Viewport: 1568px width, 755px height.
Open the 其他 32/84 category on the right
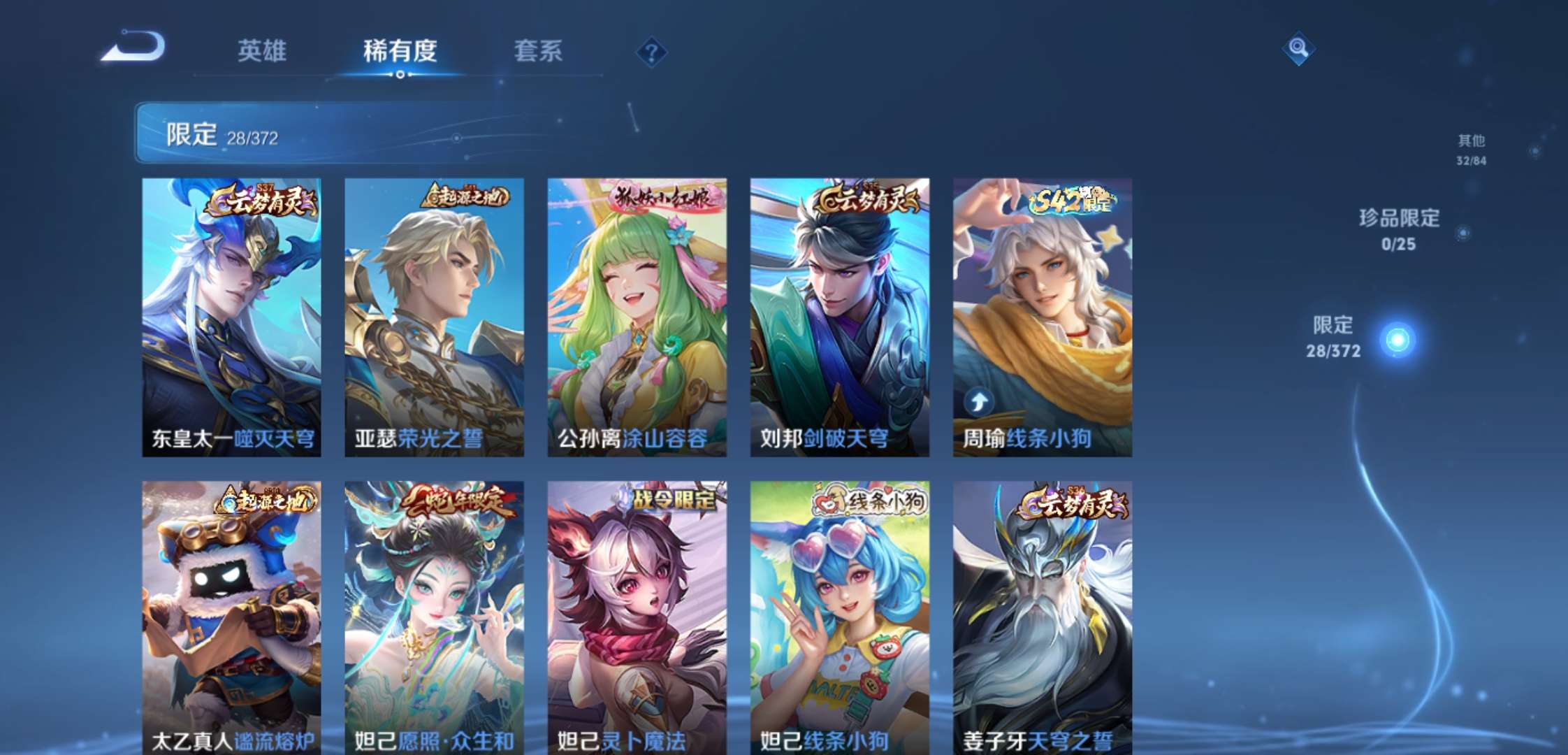pos(1472,150)
